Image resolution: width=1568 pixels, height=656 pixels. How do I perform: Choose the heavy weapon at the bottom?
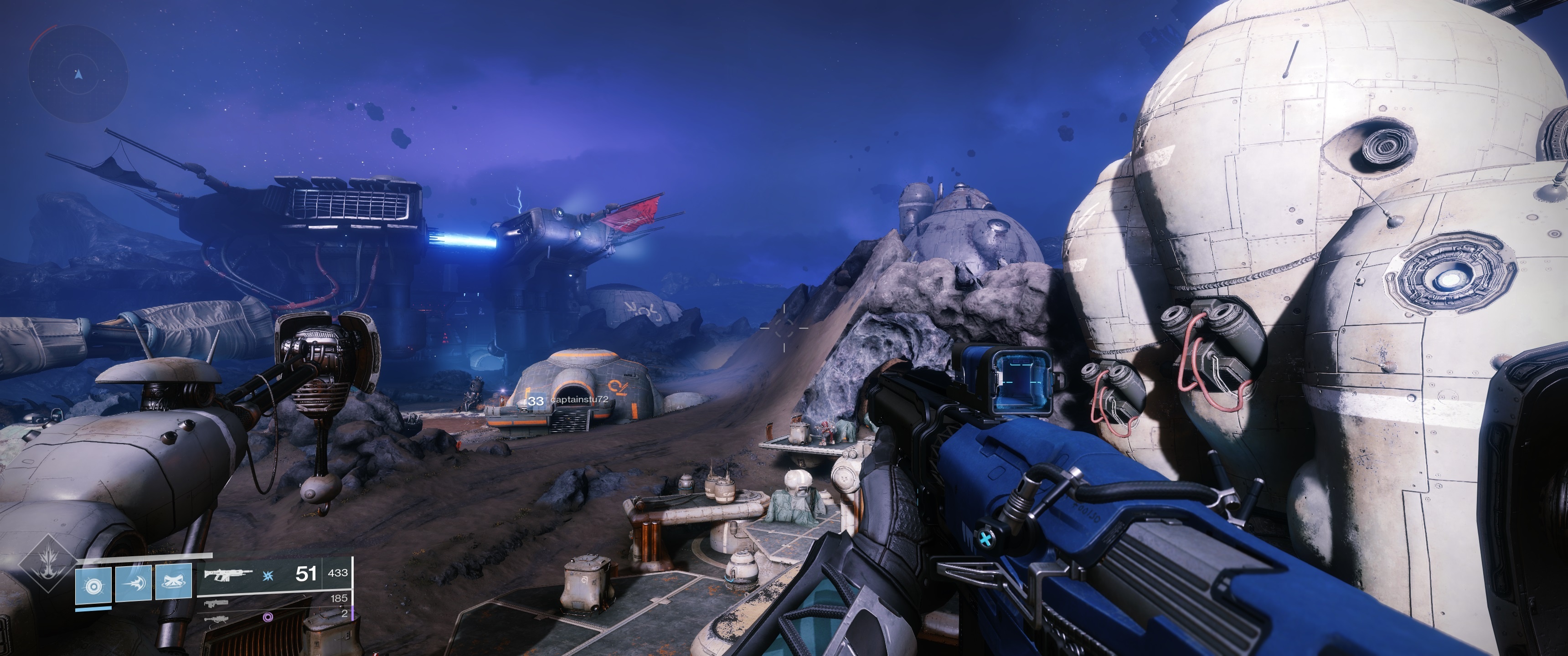click(217, 618)
